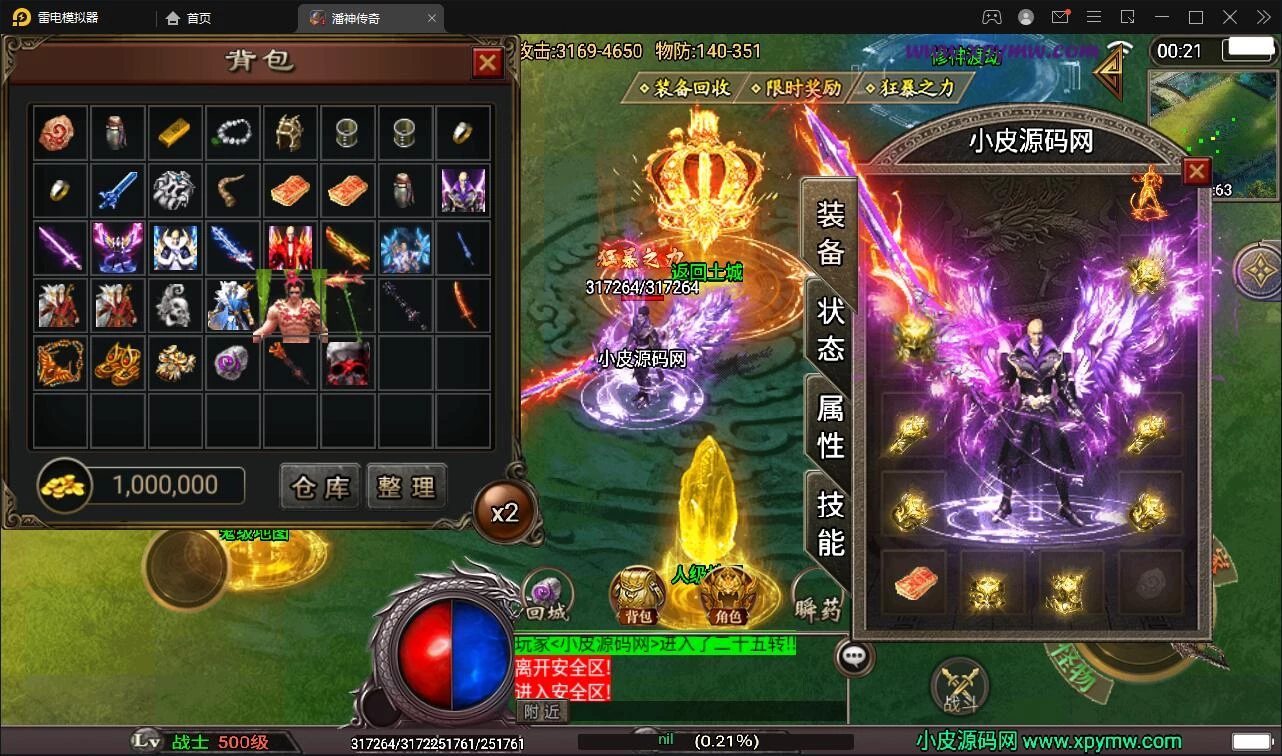The image size is (1282, 756).
Task: Switch to the 装备 equipment tab
Action: (831, 232)
